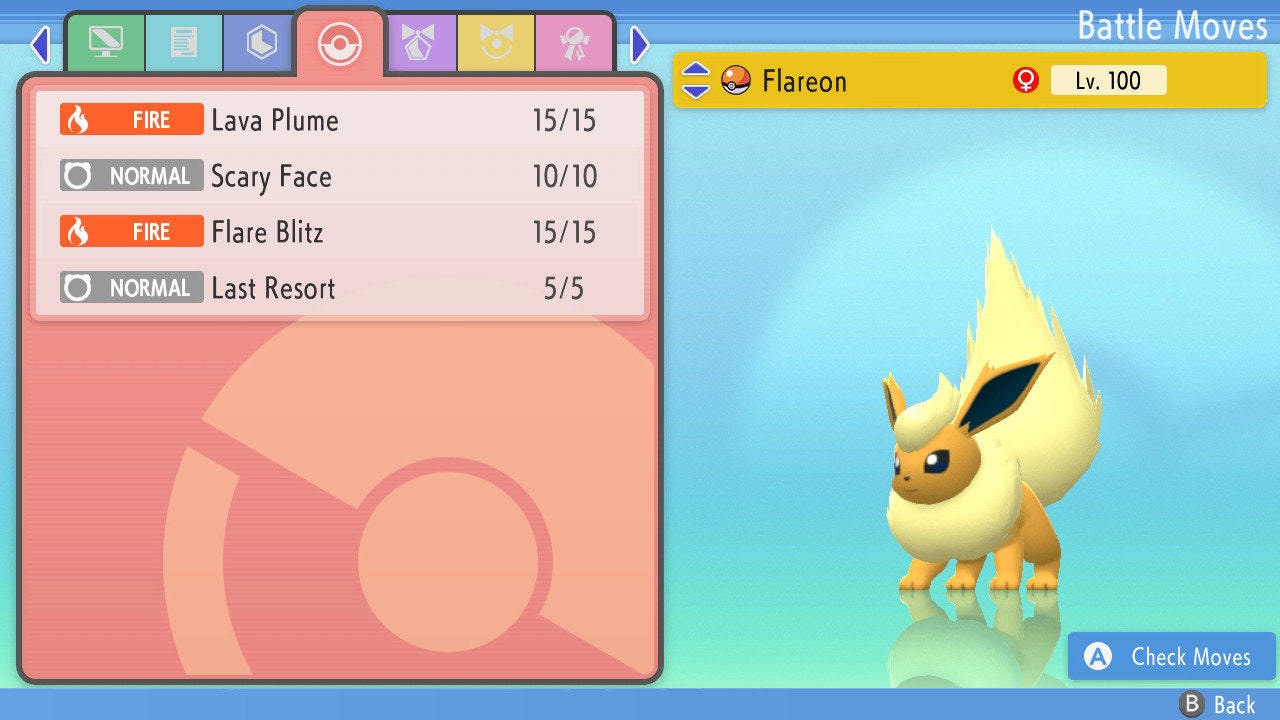The image size is (1280, 720).
Task: Switch to the teal document notes tab
Action: (184, 43)
